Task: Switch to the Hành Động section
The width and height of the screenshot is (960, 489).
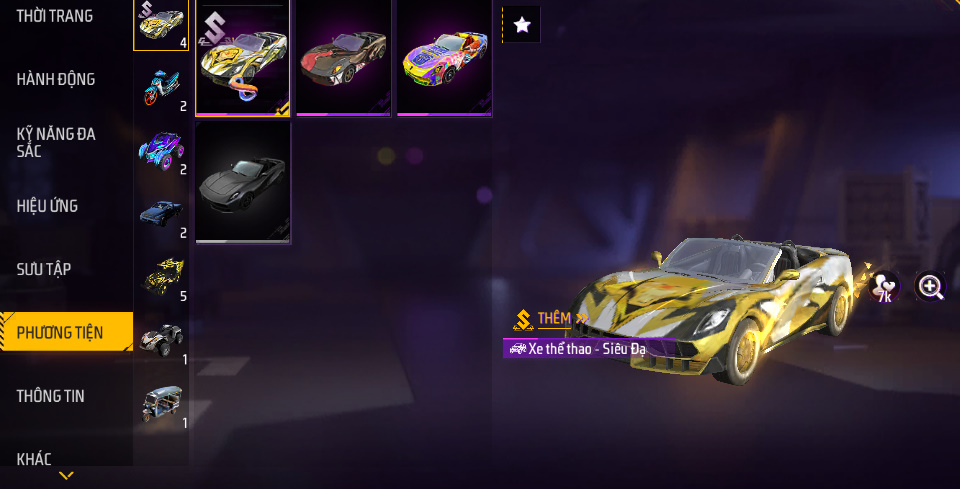Action: coord(56,79)
